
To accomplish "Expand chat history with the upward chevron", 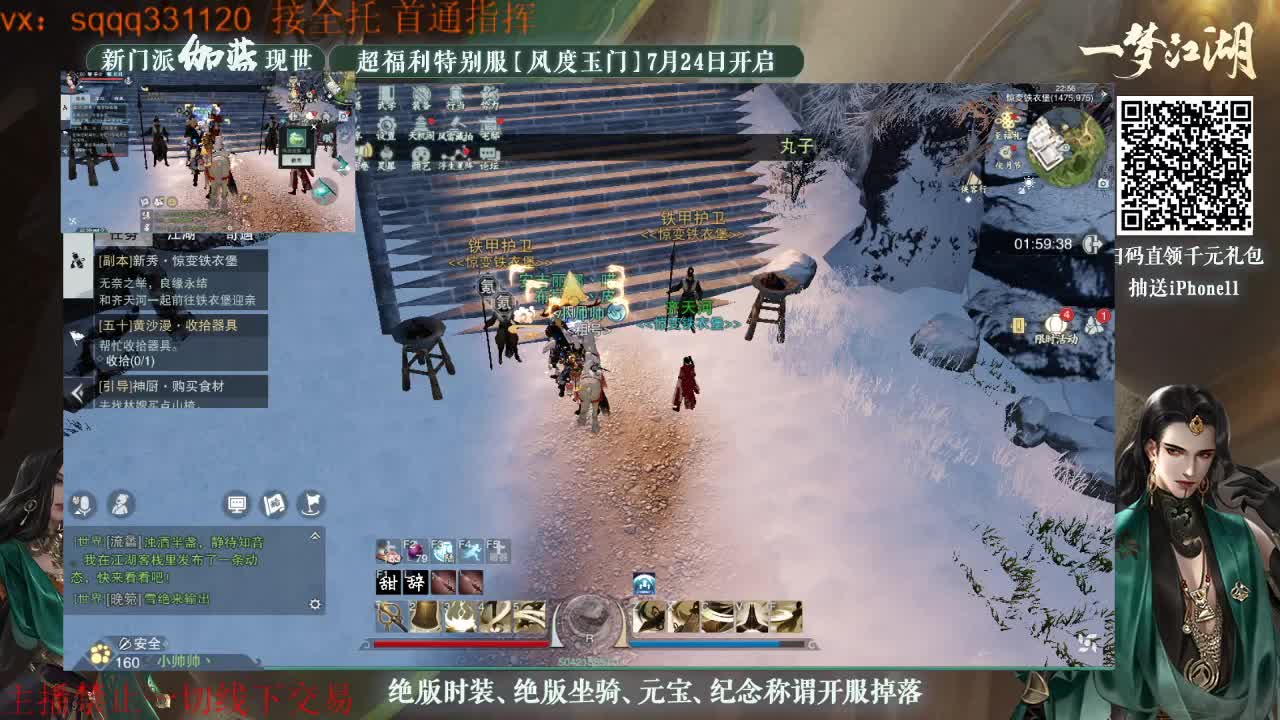I will coord(314,535).
